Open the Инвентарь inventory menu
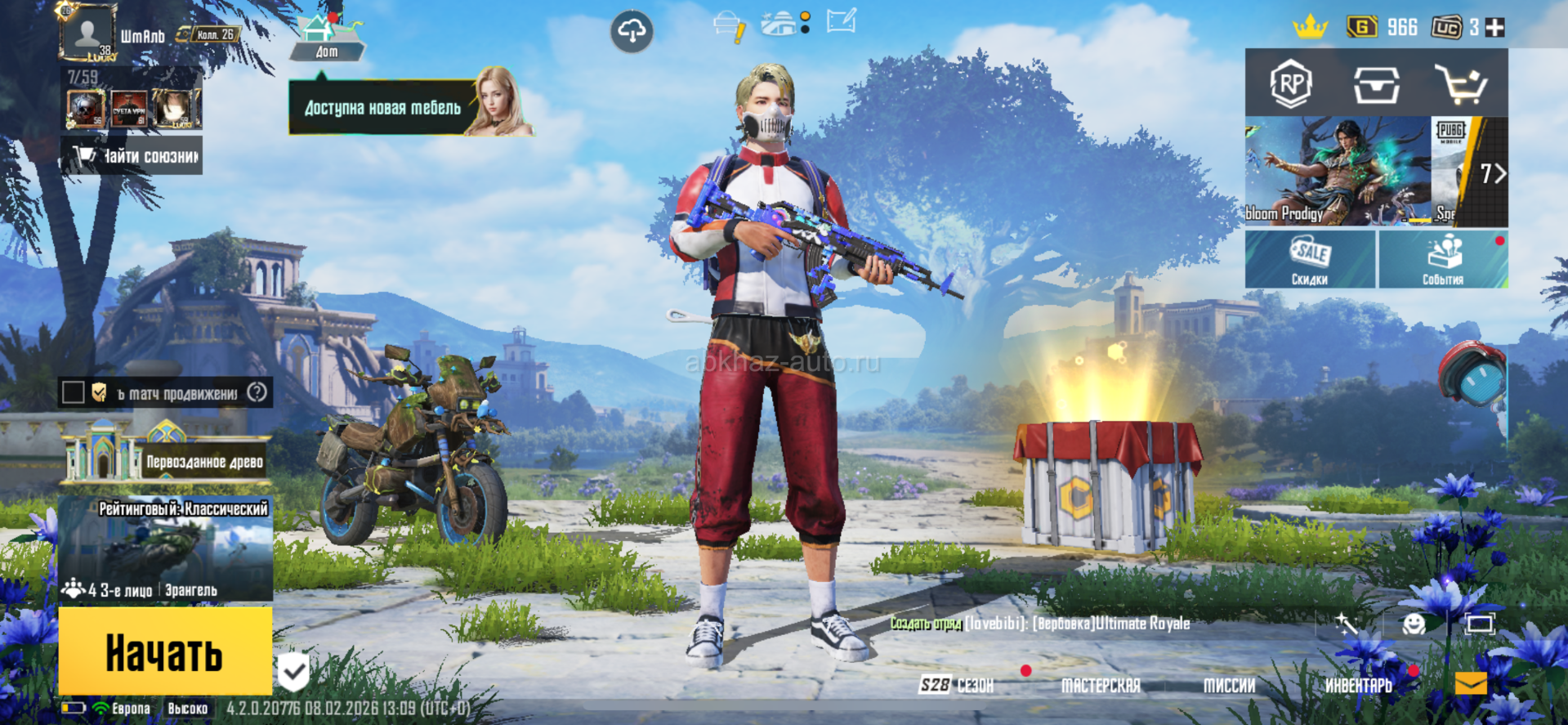 (x=1358, y=685)
